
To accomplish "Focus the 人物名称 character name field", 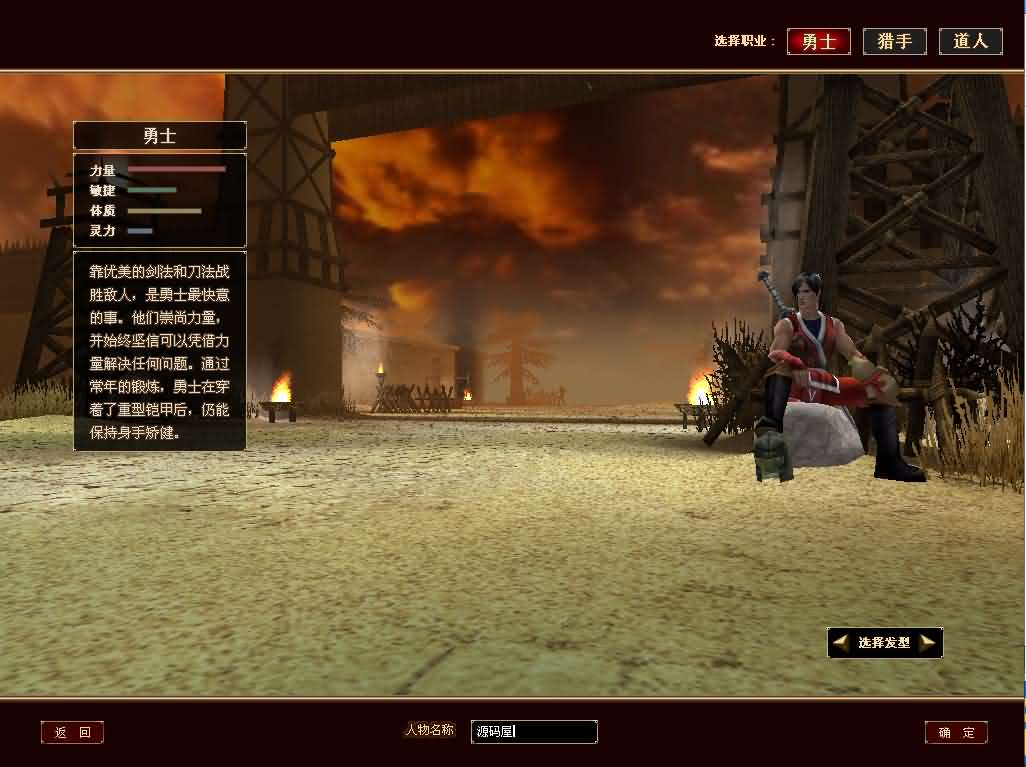I will tap(534, 732).
